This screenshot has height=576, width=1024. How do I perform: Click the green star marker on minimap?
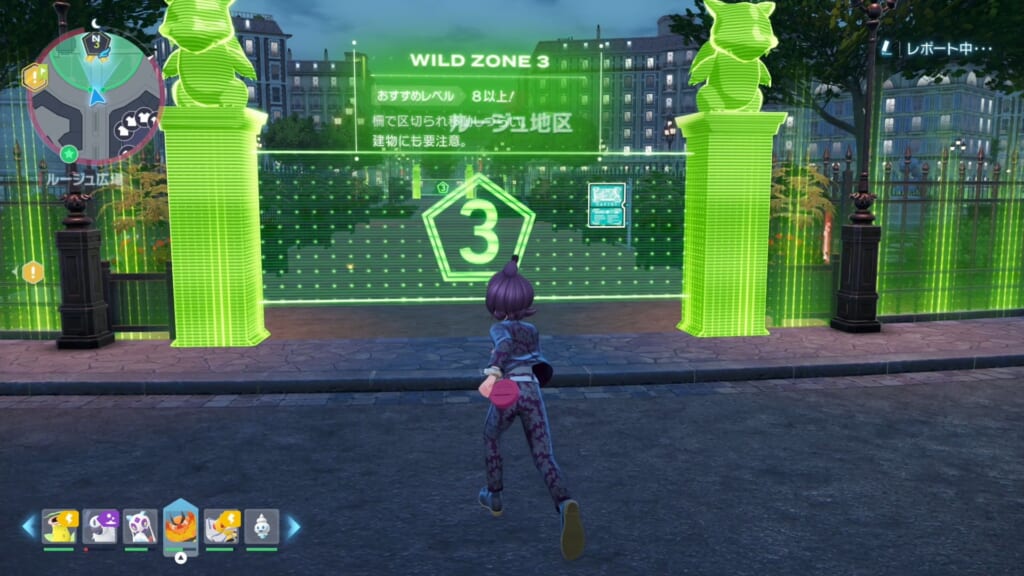pos(68,153)
